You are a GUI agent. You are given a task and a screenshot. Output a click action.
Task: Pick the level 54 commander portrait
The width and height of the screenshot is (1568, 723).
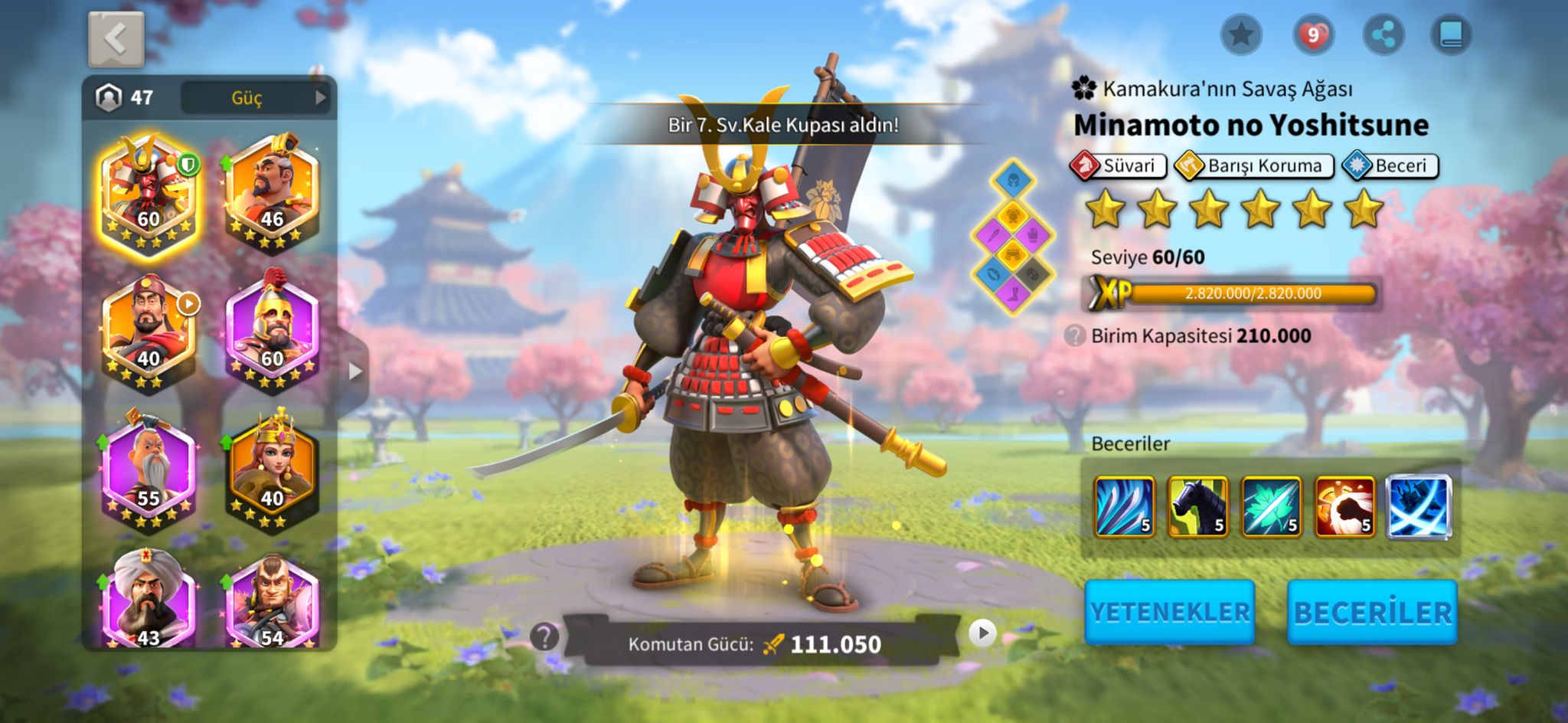pos(272,601)
